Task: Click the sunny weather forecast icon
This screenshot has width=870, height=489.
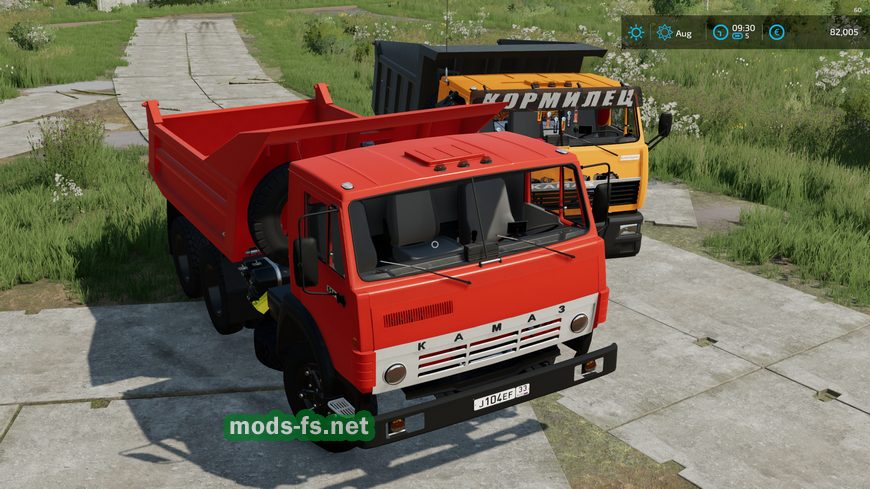Action: 636,32
